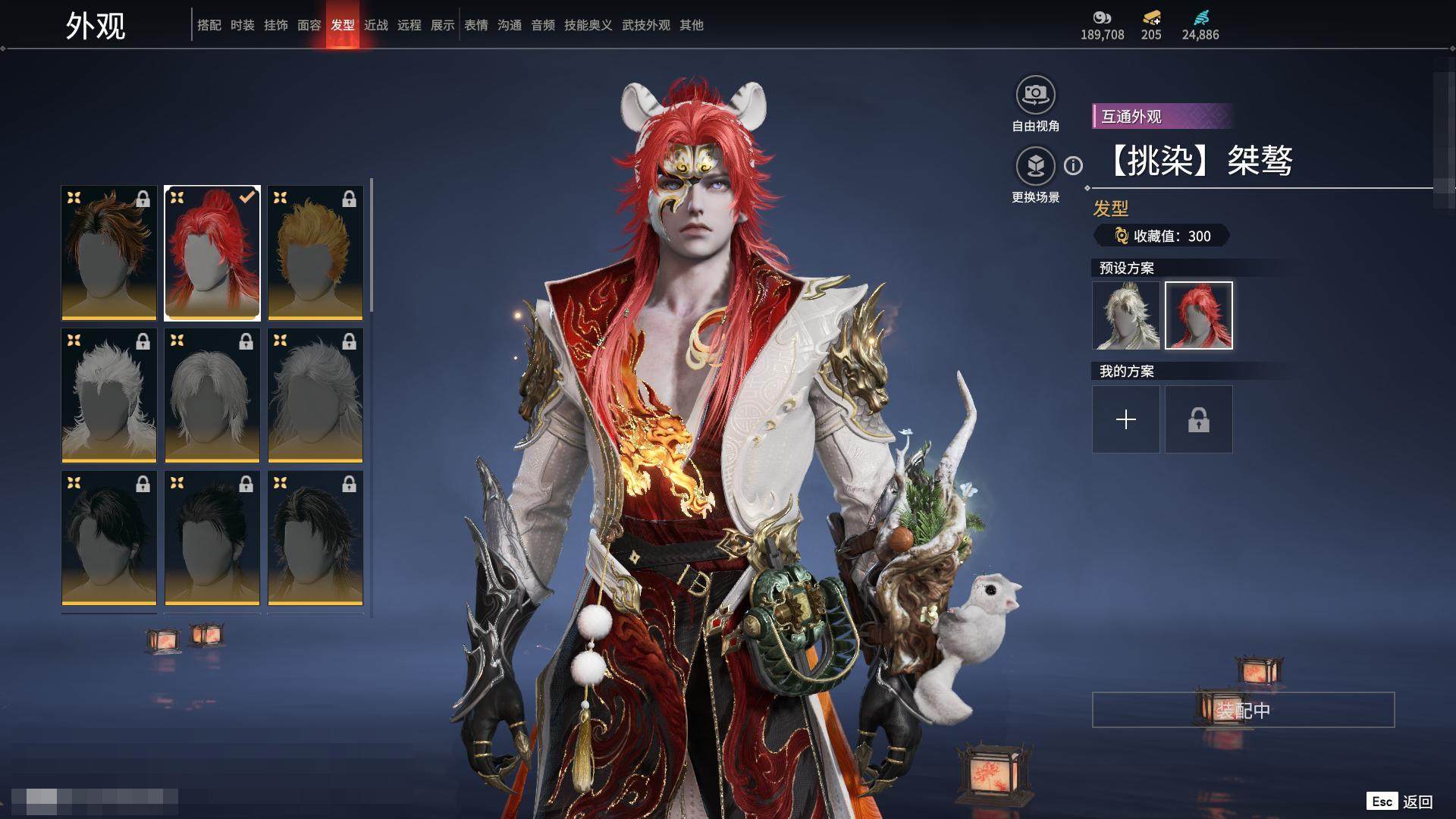
Task: Open the 技能奥义 tab
Action: click(x=588, y=25)
